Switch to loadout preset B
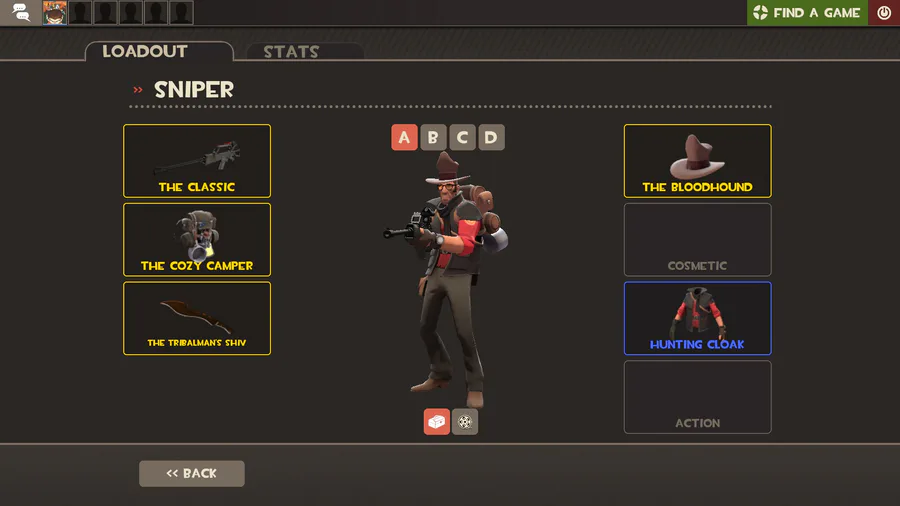This screenshot has width=900, height=506. pos(433,138)
